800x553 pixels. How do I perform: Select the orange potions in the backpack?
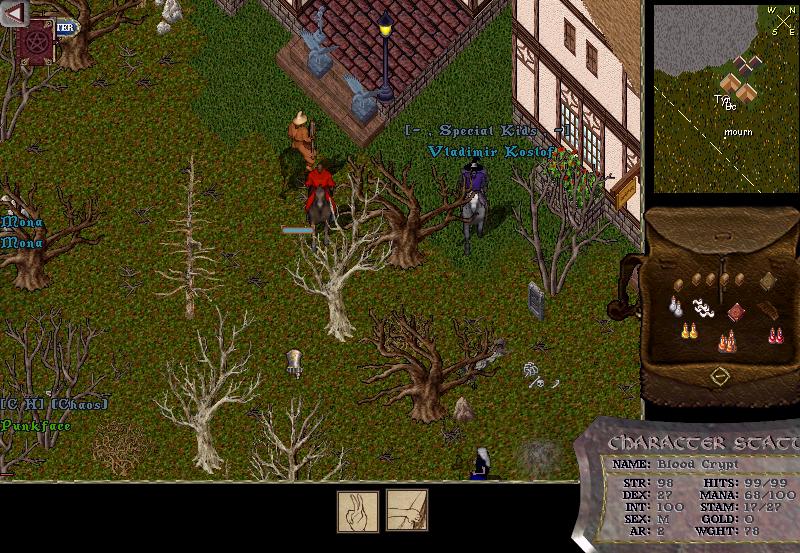point(727,342)
